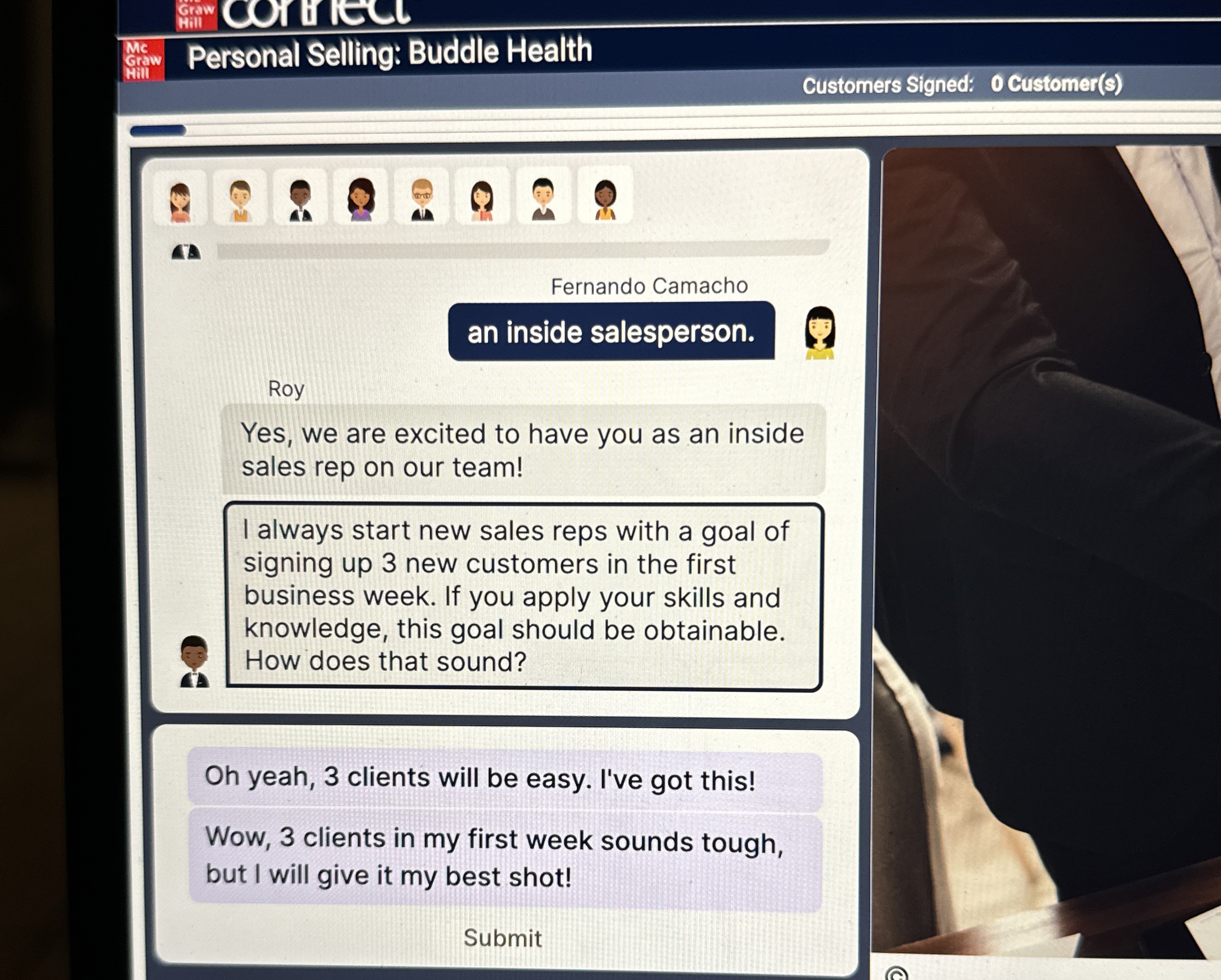Viewport: 1221px width, 980px height.
Task: Click Roy's avatar beside his message
Action: tap(193, 662)
